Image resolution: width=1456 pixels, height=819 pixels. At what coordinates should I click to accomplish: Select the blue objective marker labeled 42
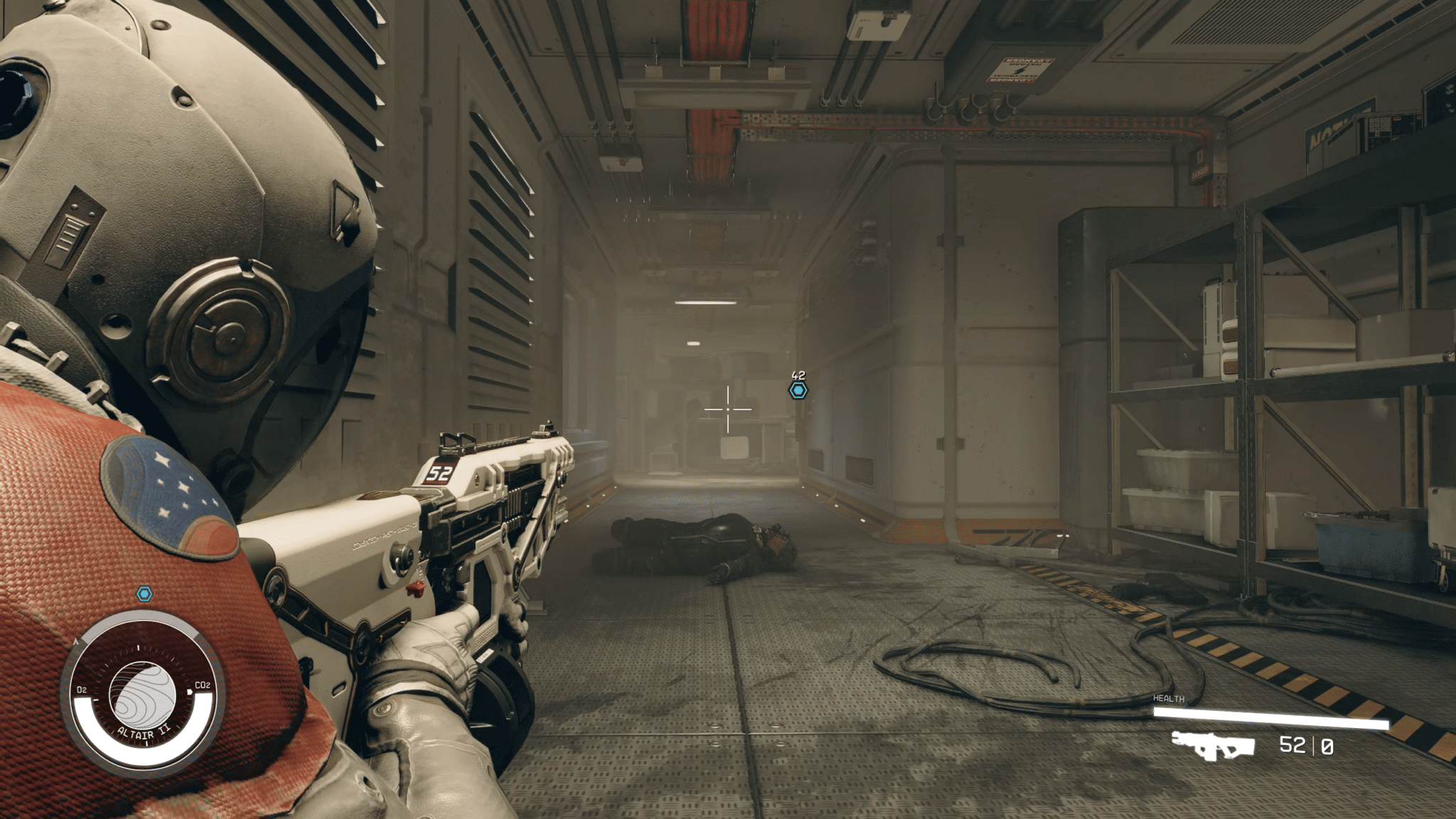click(x=798, y=390)
